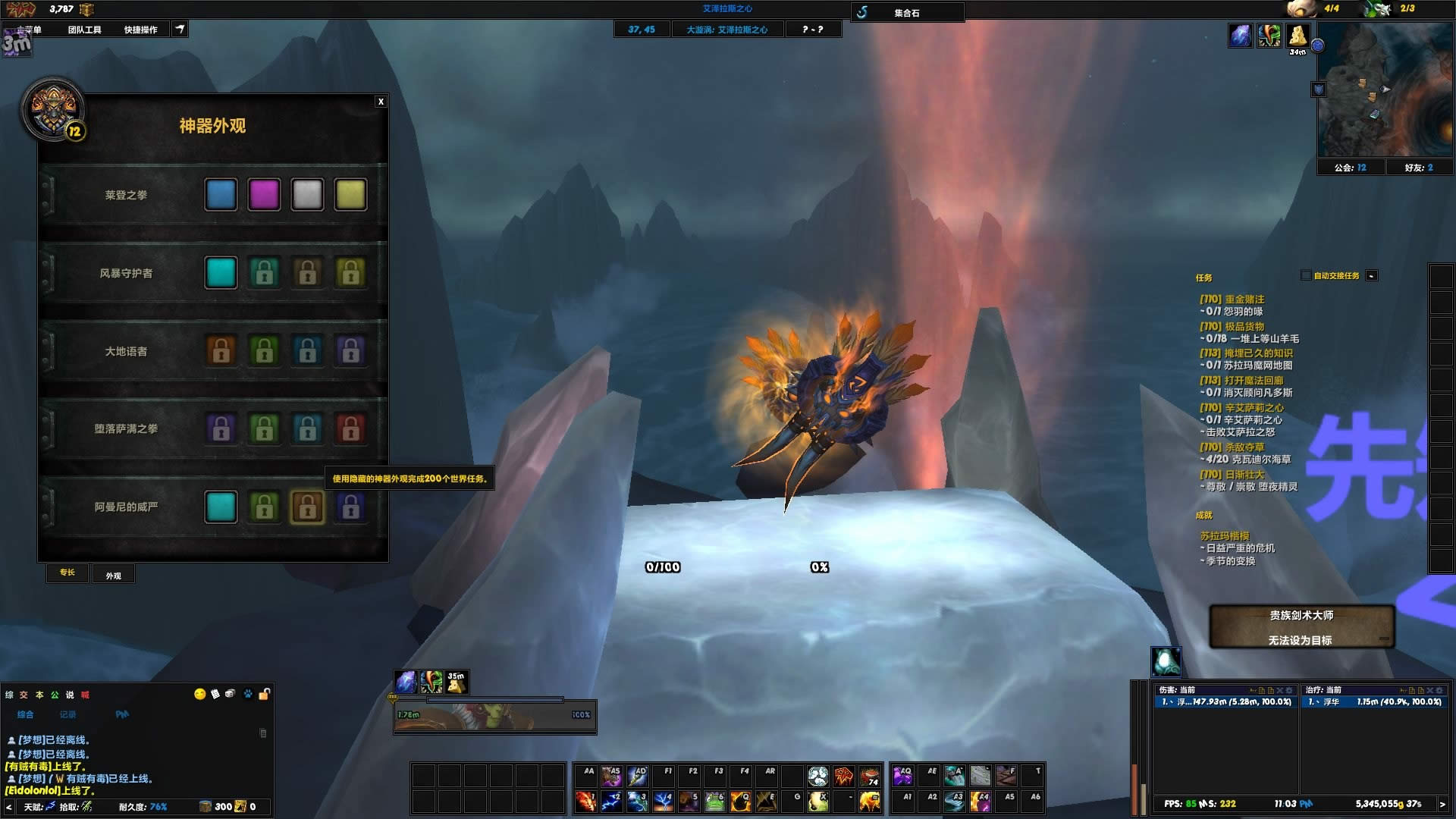Viewport: 1456px width, 819px height.
Task: Open the 好友 friends list
Action: pos(1418,168)
